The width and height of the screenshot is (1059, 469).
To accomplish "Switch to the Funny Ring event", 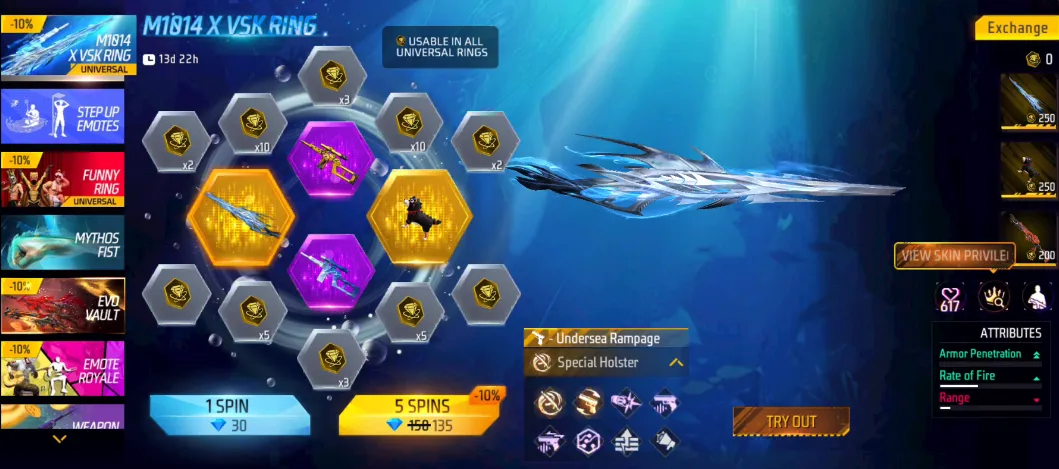I will coord(63,181).
